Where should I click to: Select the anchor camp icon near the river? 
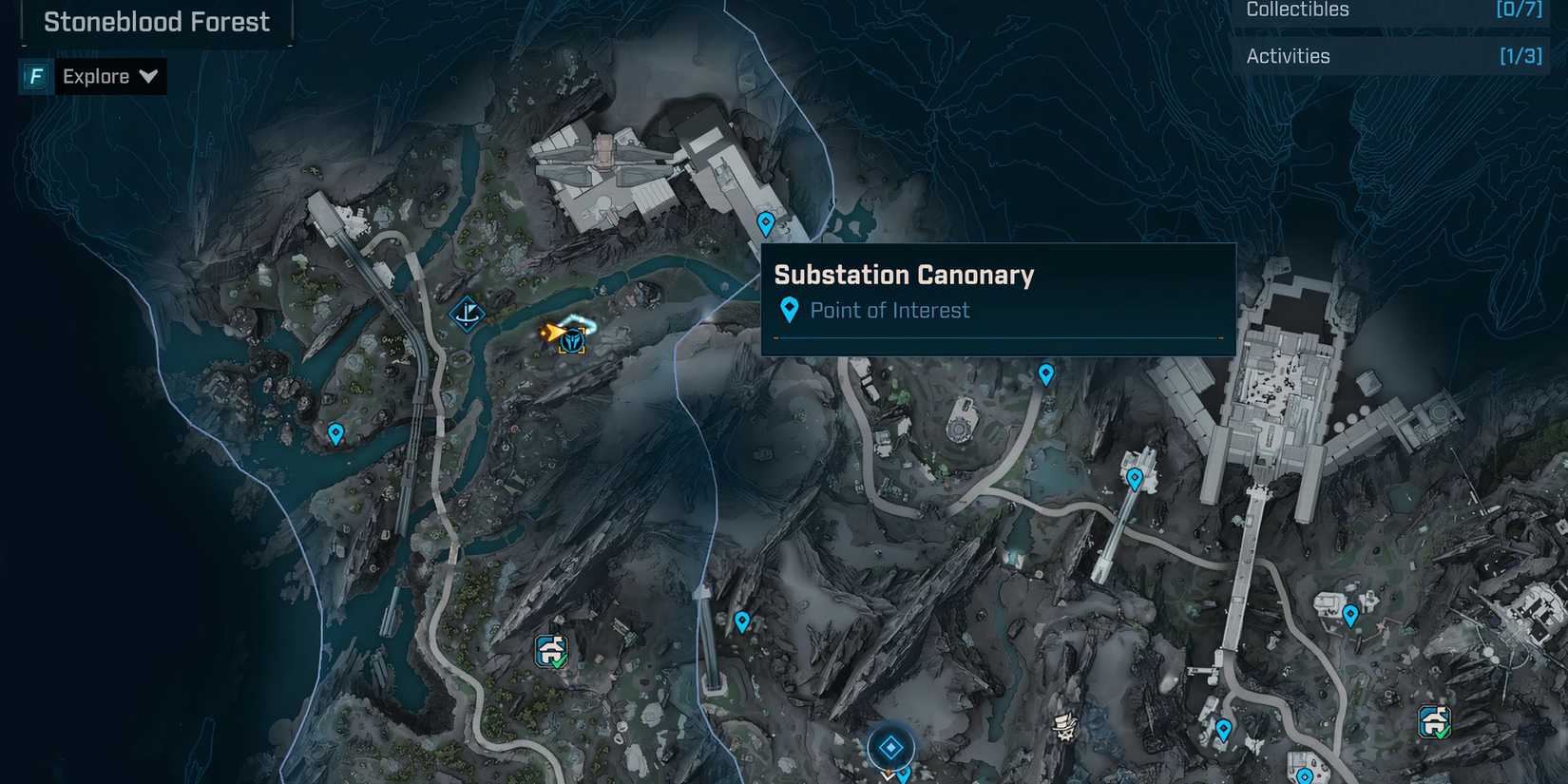click(x=466, y=316)
